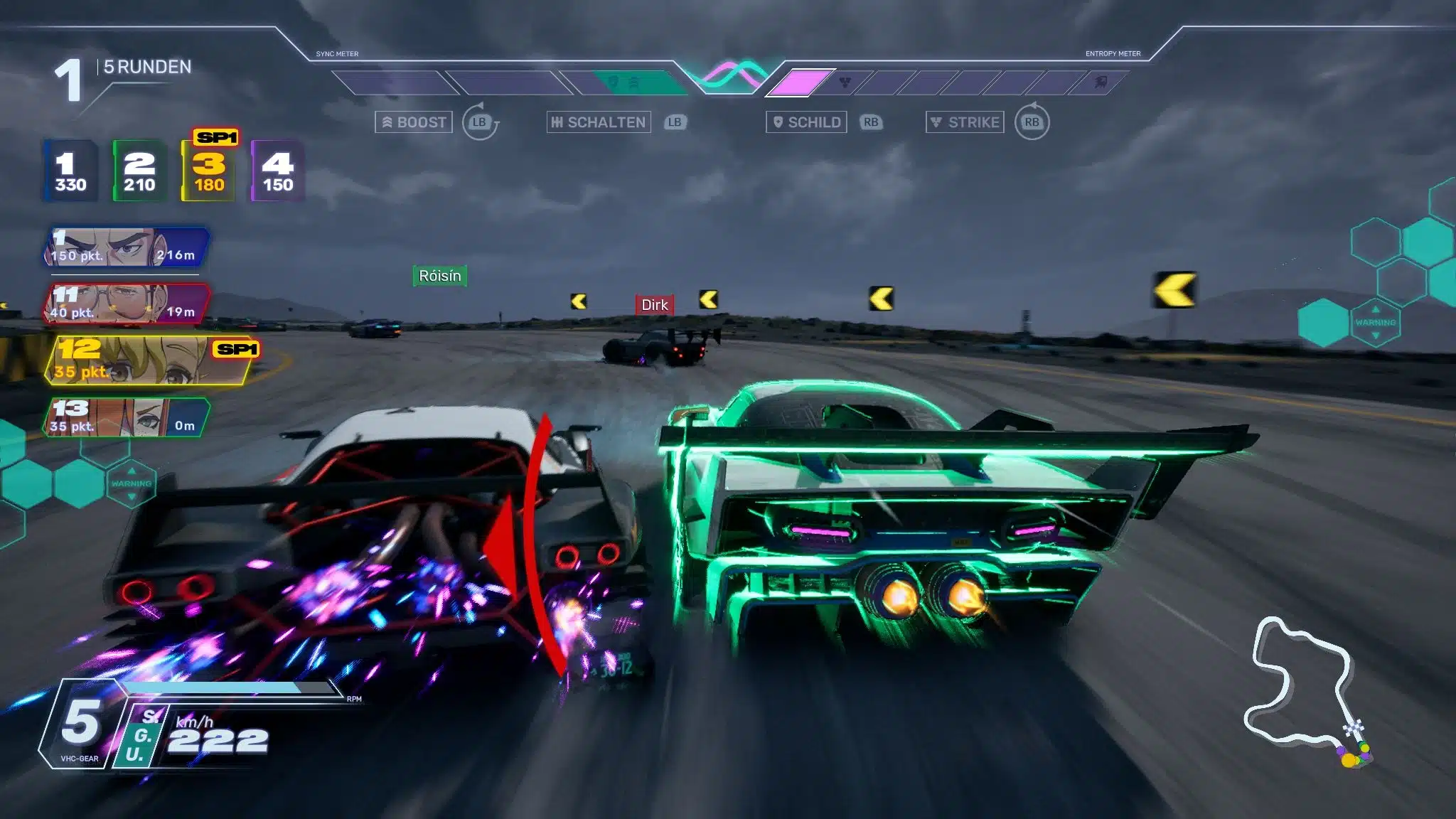Trigger the SCHILD shield ability
1456x819 pixels.
(806, 122)
